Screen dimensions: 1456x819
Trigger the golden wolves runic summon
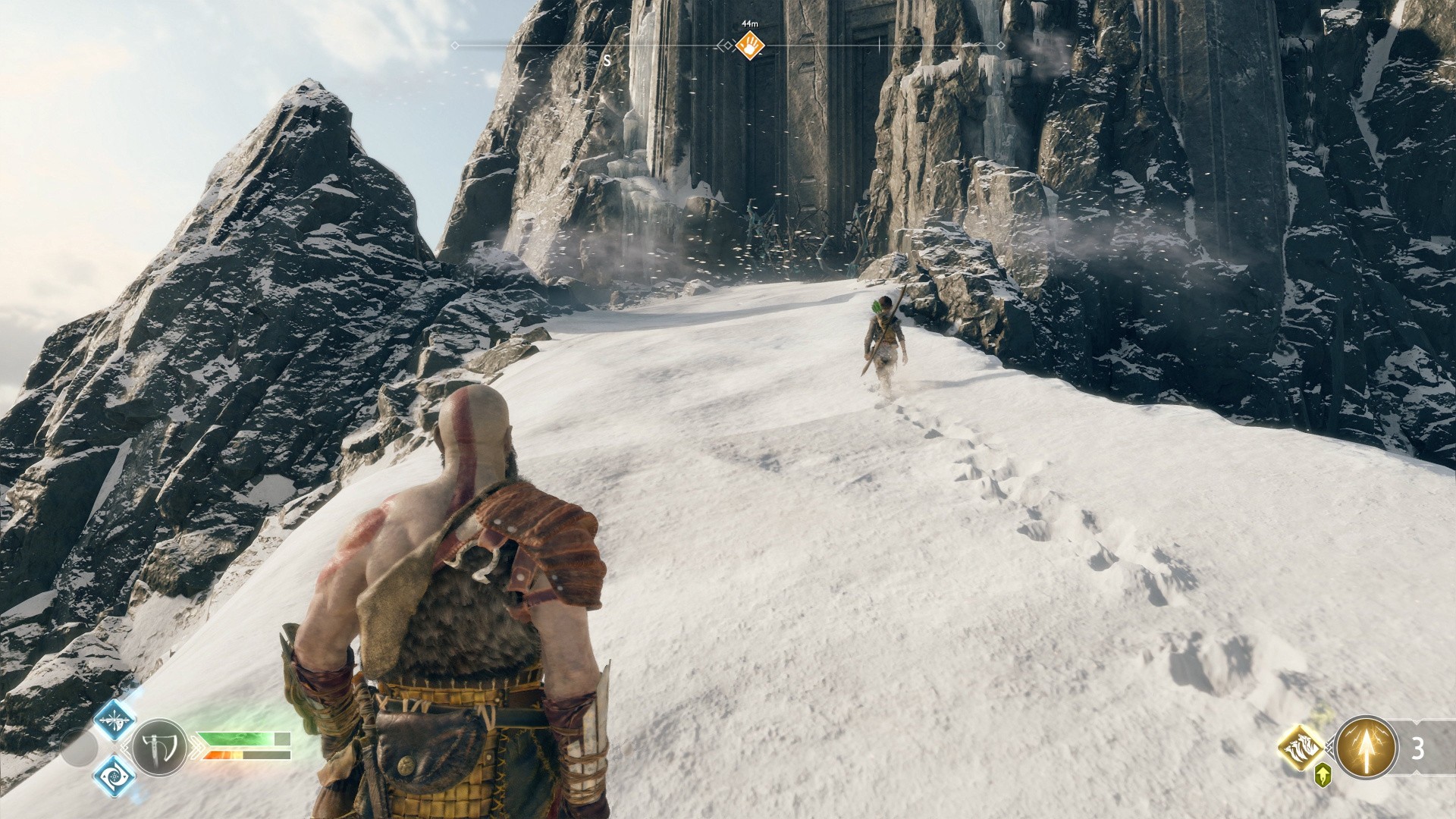(x=1301, y=748)
